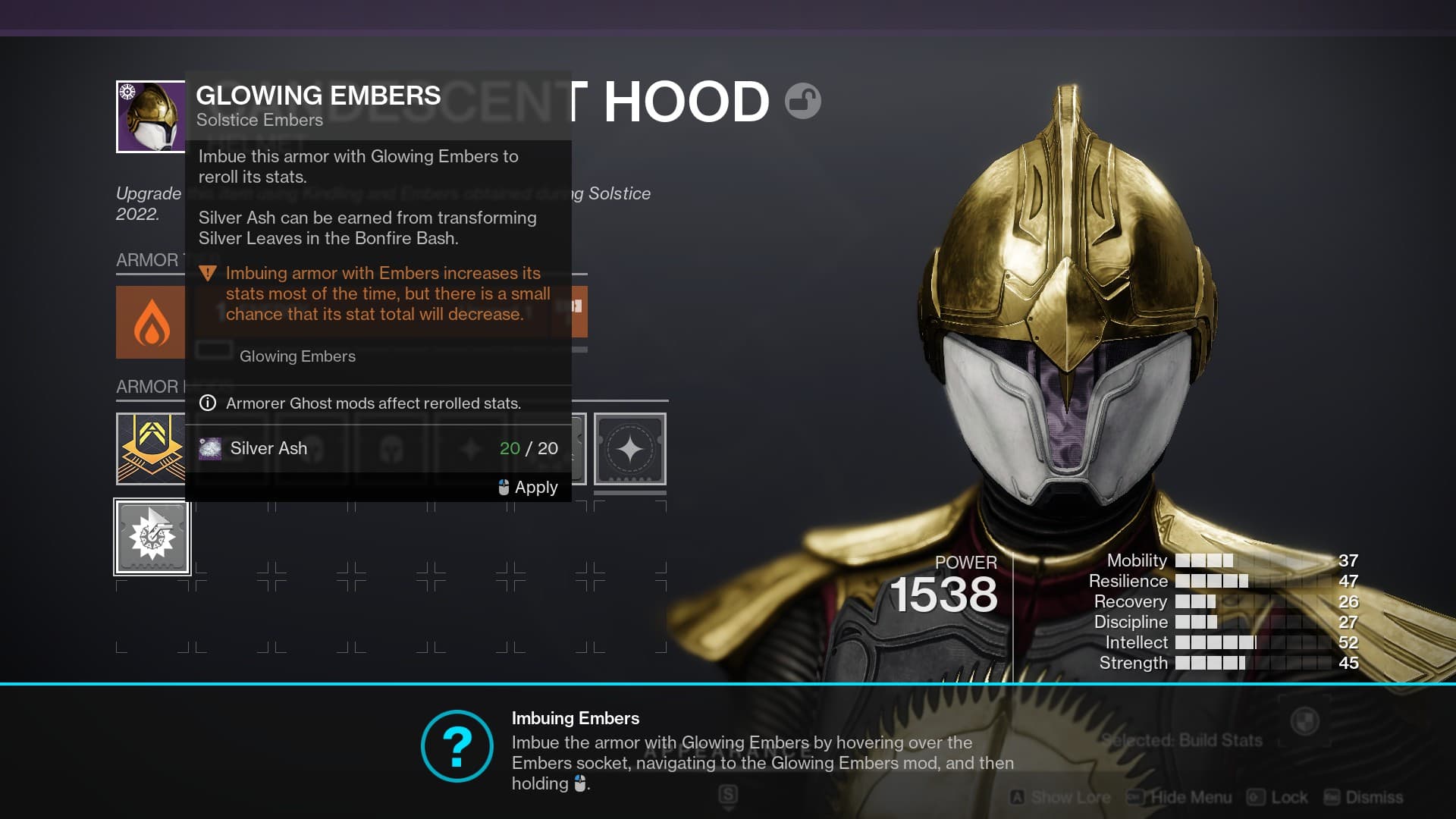
Task: Click the Imbuing Embers question mark icon
Action: 457,746
